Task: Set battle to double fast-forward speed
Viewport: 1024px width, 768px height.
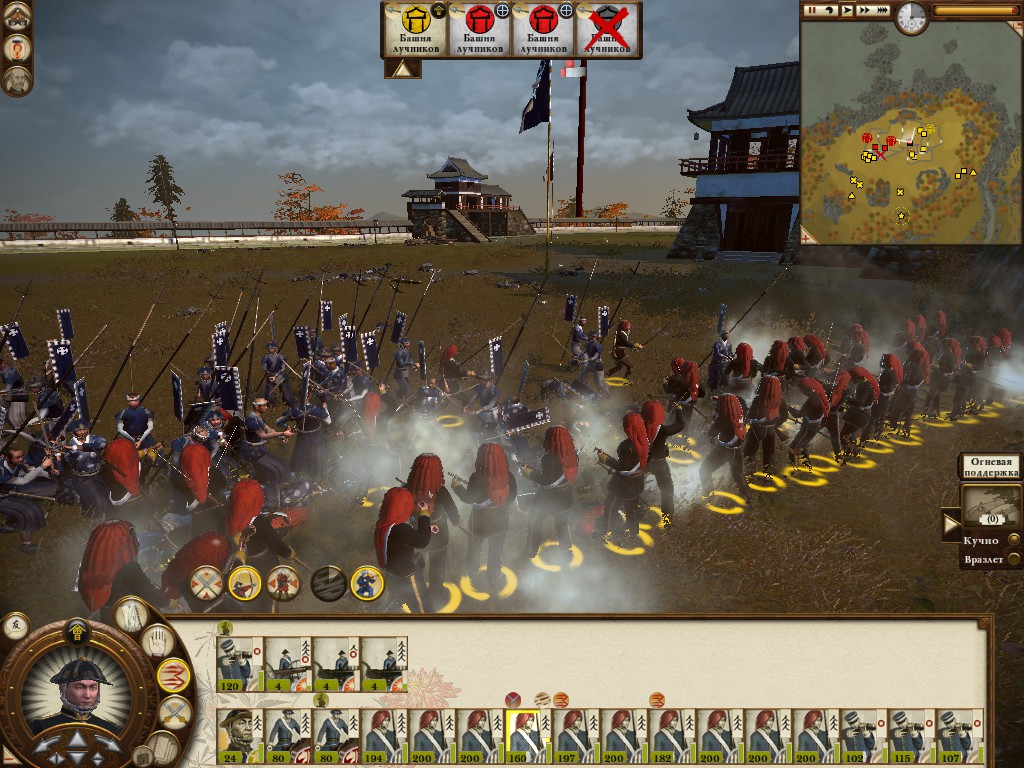Action: click(866, 9)
